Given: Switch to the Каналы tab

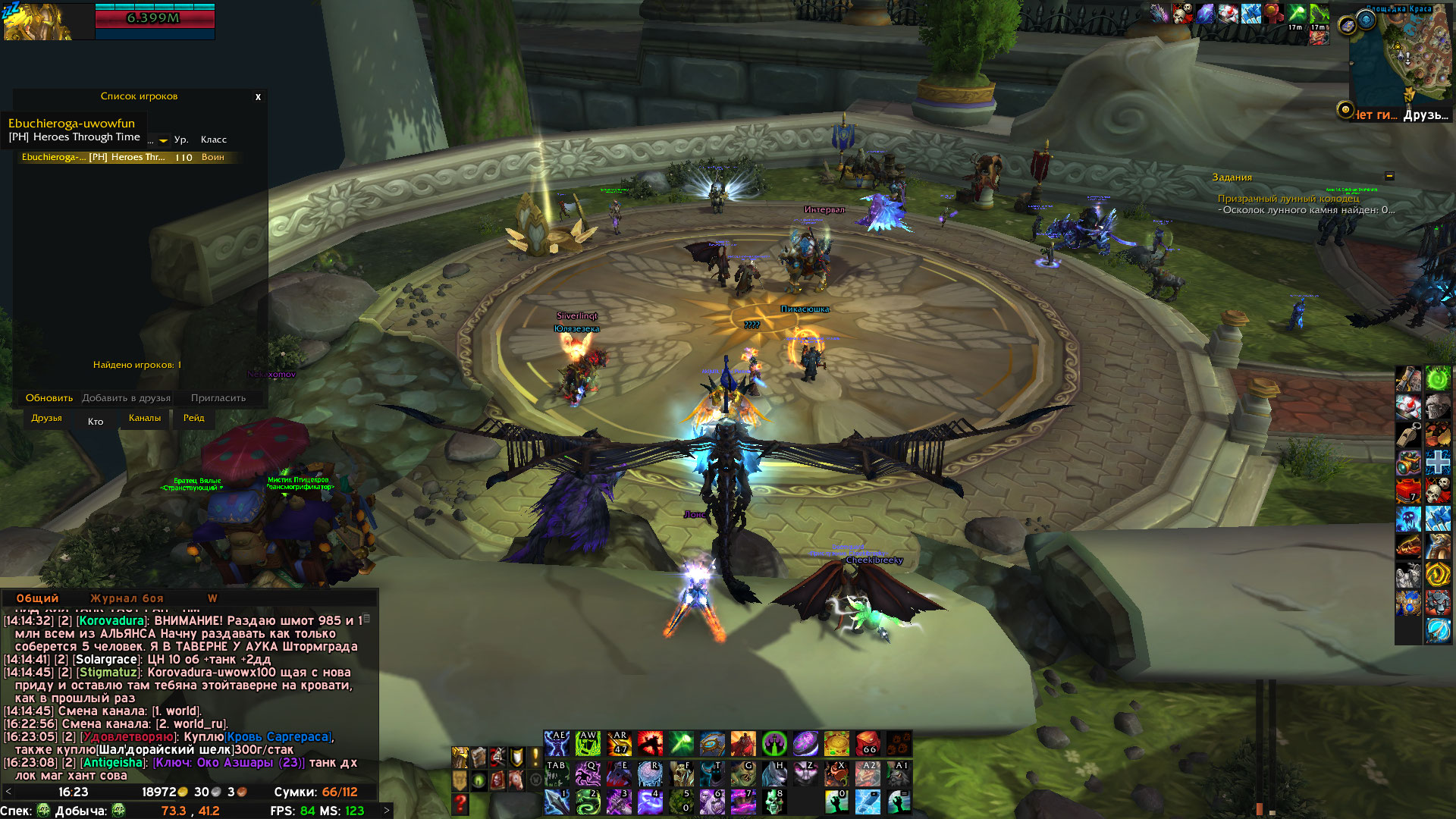Looking at the screenshot, I should tap(144, 418).
